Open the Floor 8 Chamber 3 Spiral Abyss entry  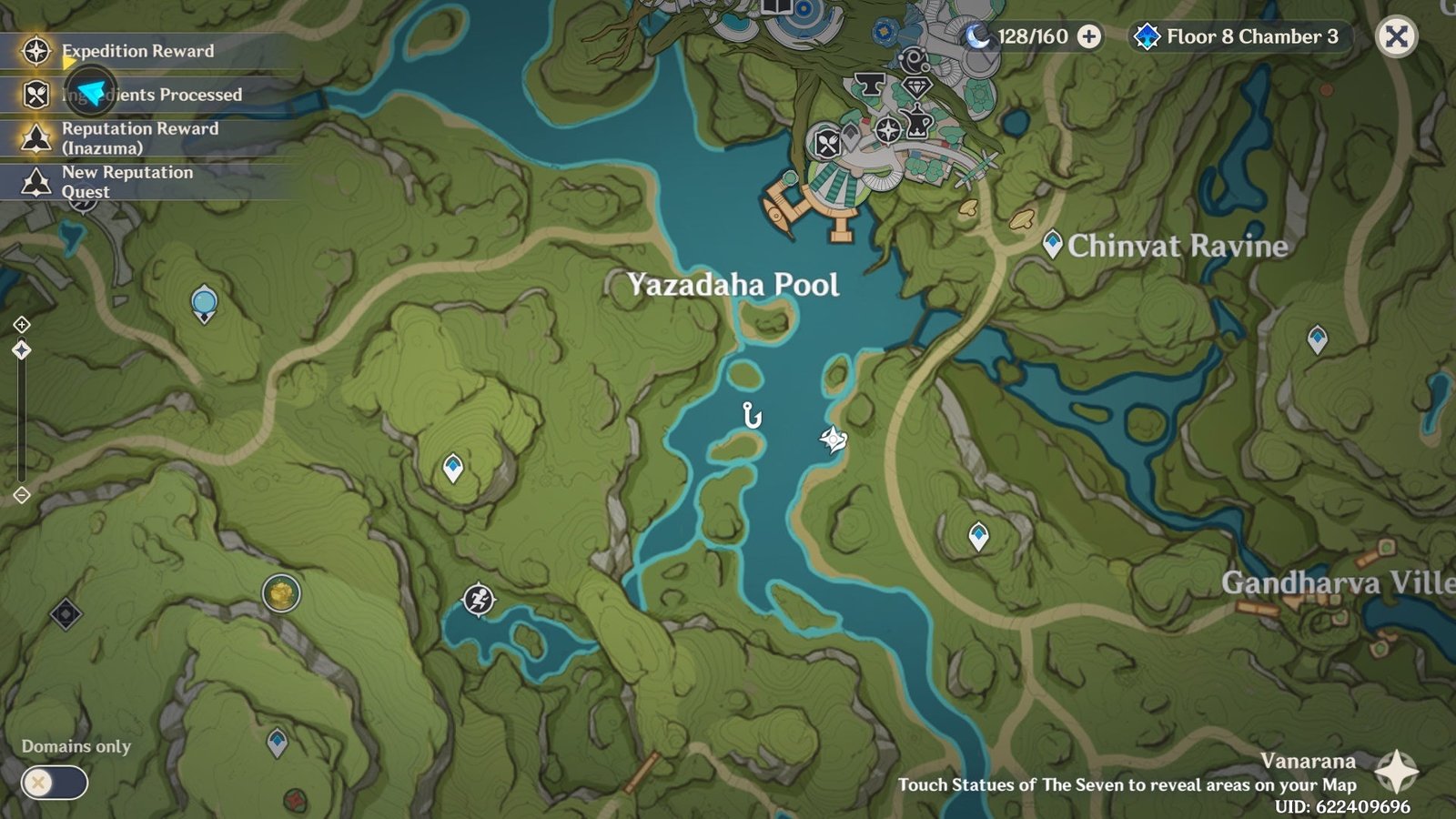click(1233, 38)
